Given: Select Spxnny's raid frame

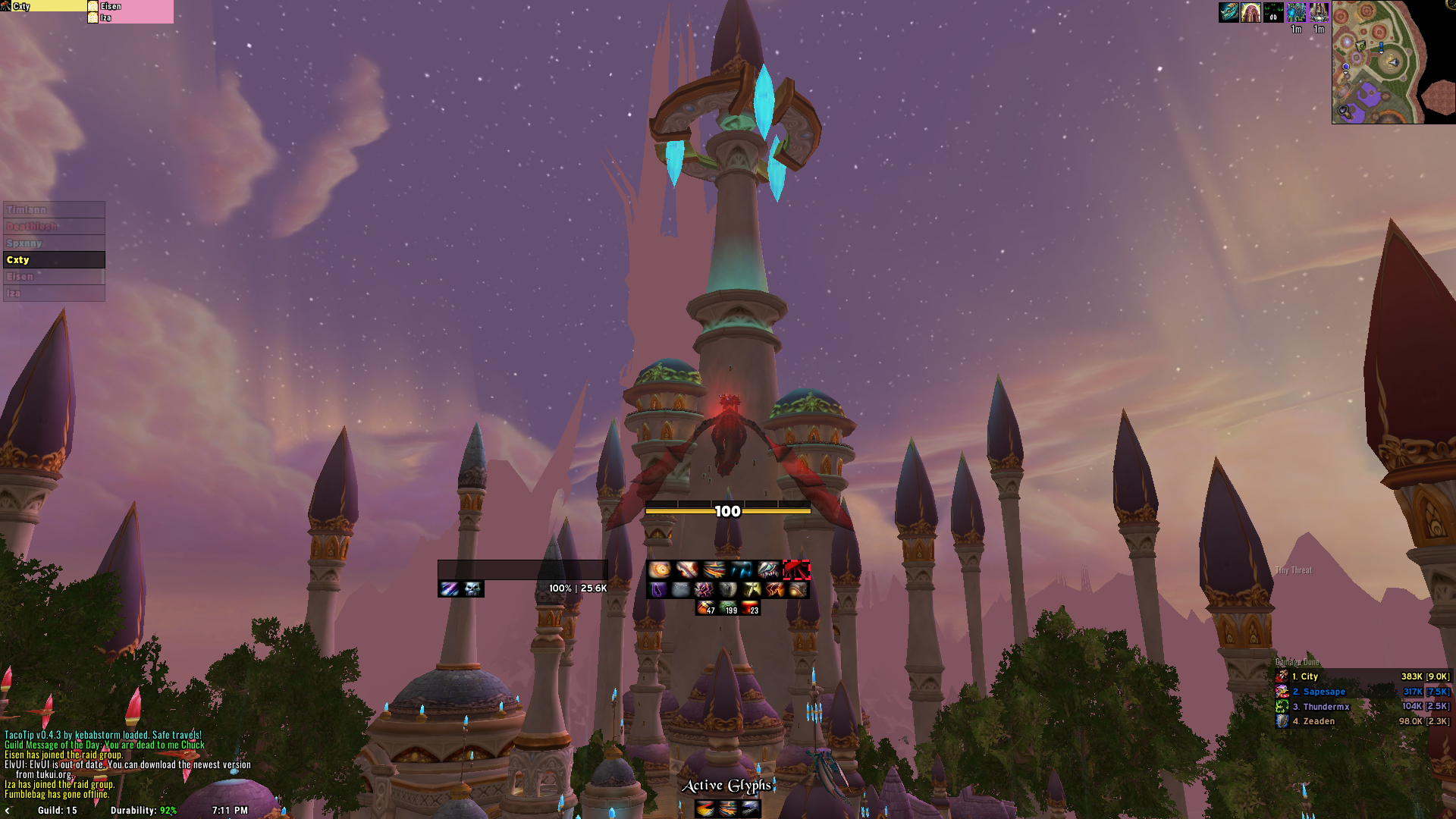Looking at the screenshot, I should [x=54, y=243].
